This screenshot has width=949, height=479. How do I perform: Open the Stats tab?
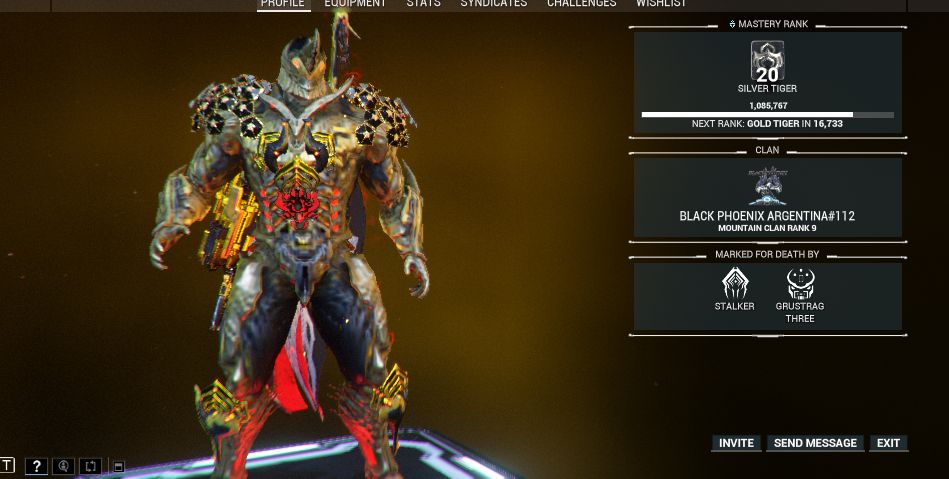pos(423,4)
